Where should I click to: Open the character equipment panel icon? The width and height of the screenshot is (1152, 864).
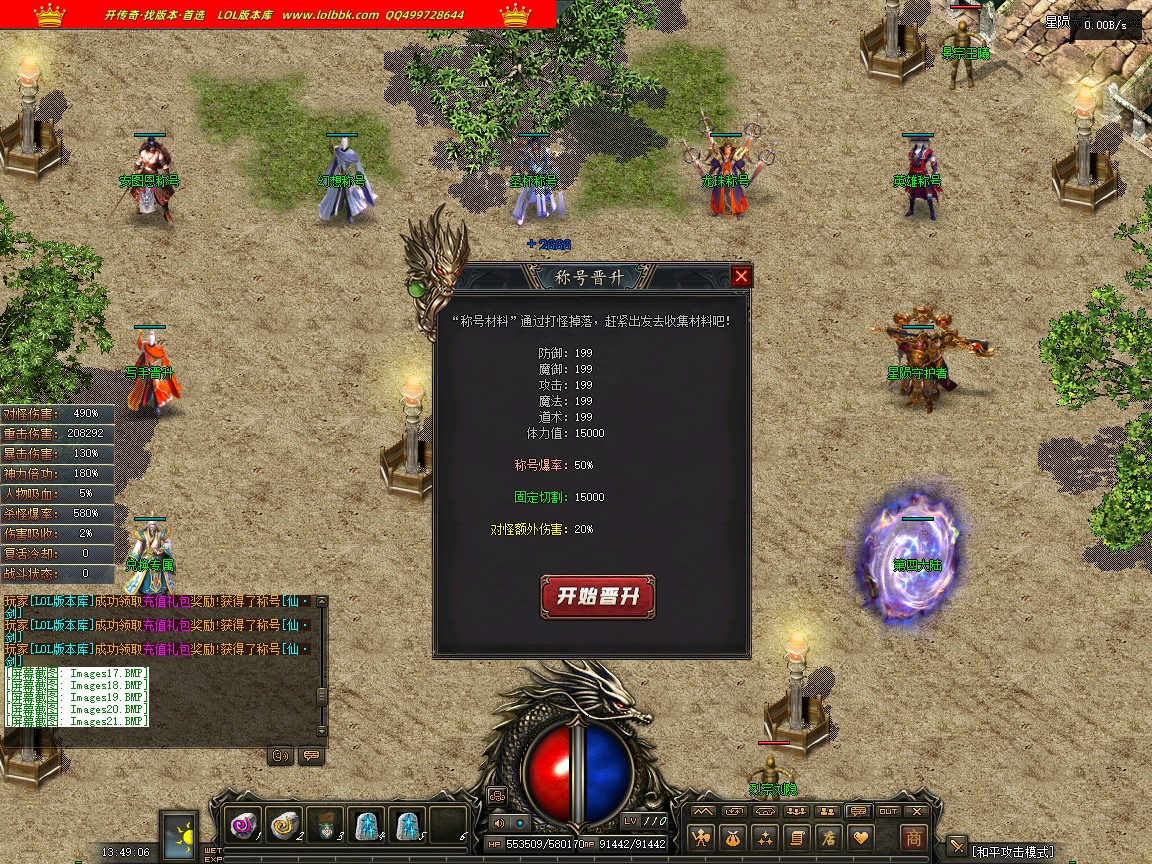703,837
